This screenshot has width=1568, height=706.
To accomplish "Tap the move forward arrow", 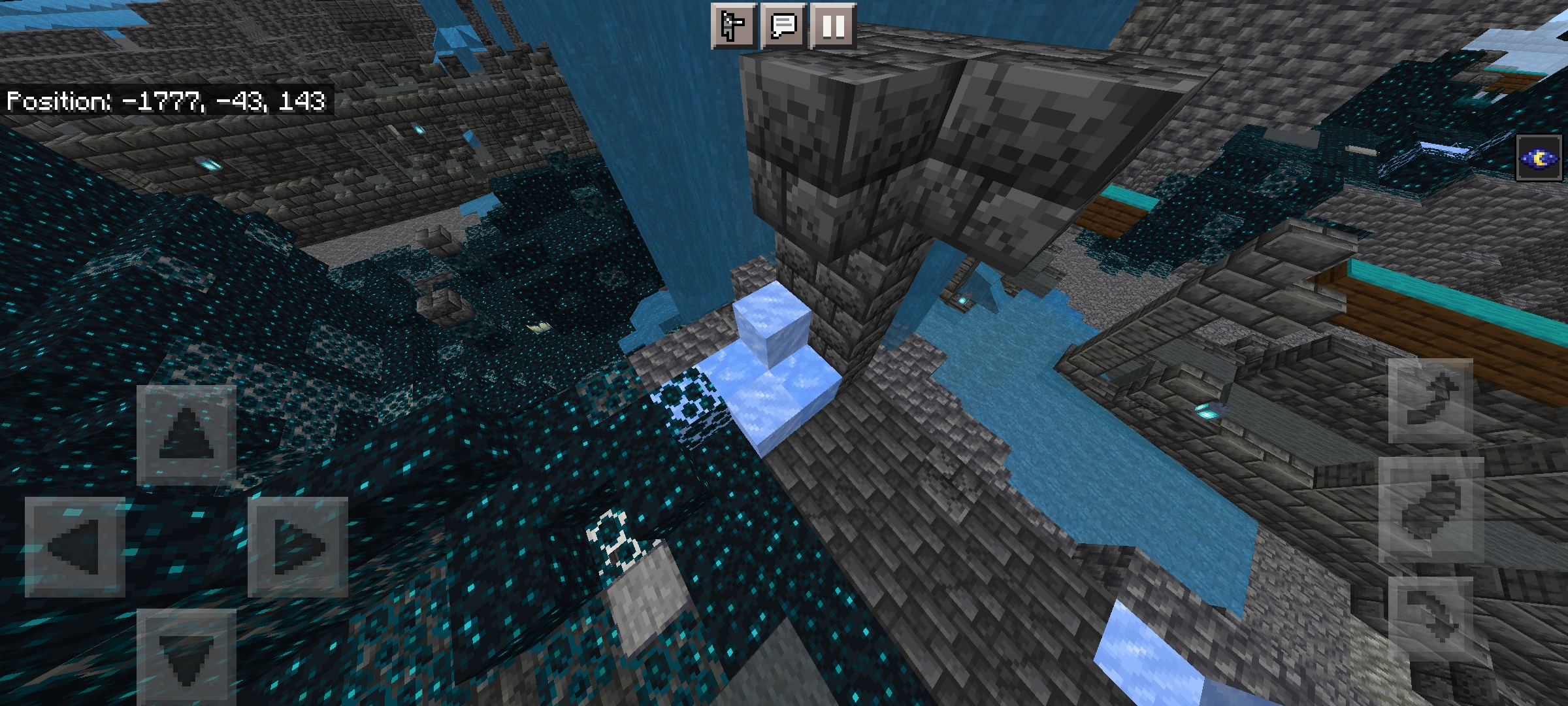I will (x=186, y=435).
